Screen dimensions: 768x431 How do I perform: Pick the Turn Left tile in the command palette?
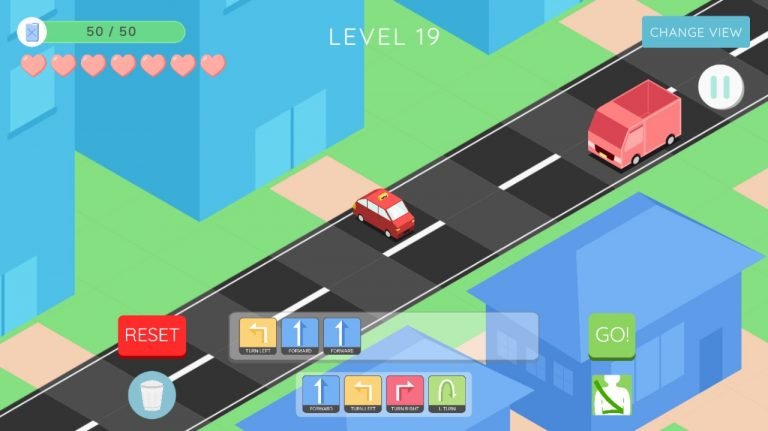(363, 394)
